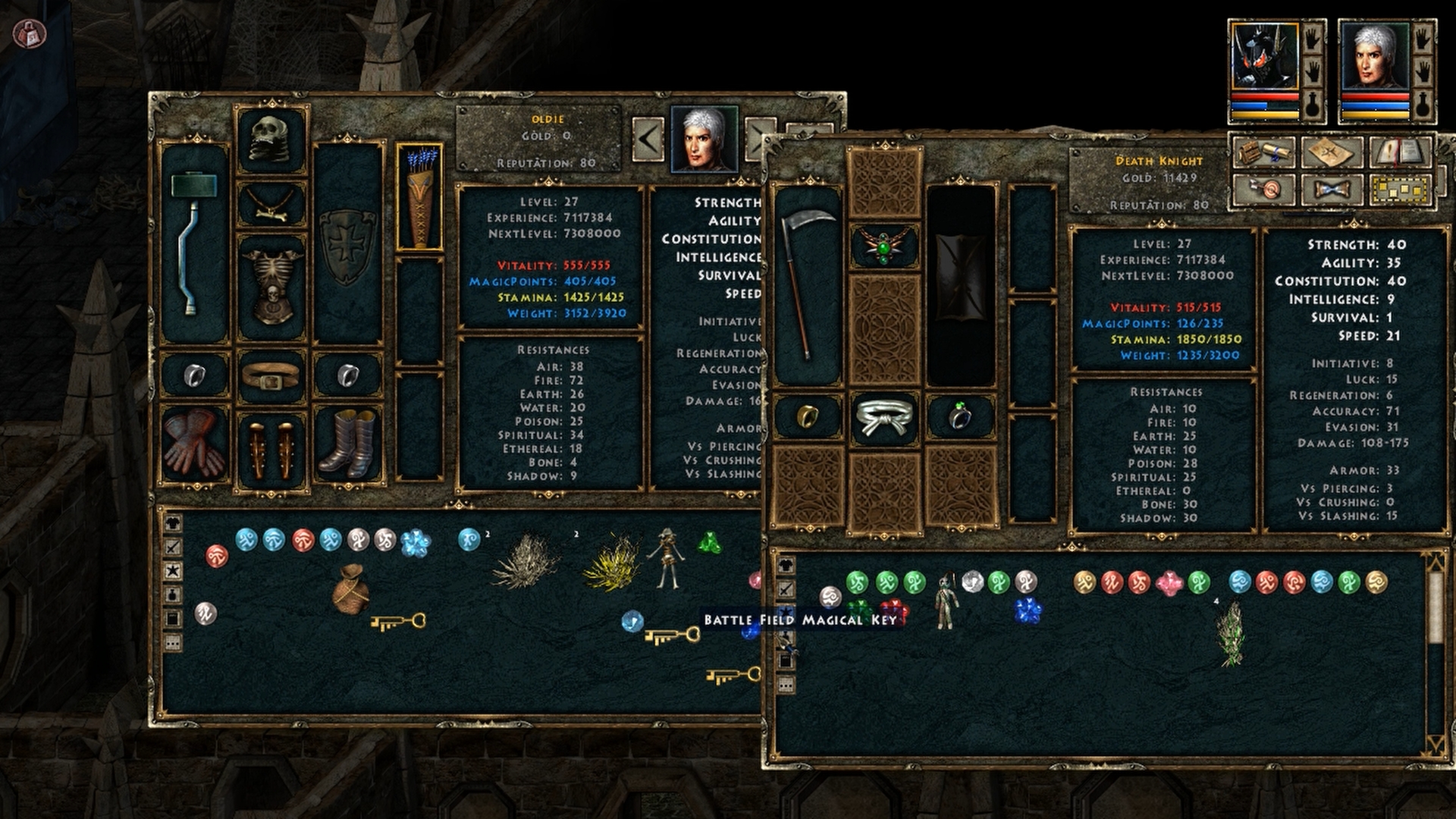The width and height of the screenshot is (1456, 819).
Task: Select the ribcage body armor slot
Action: 272,287
